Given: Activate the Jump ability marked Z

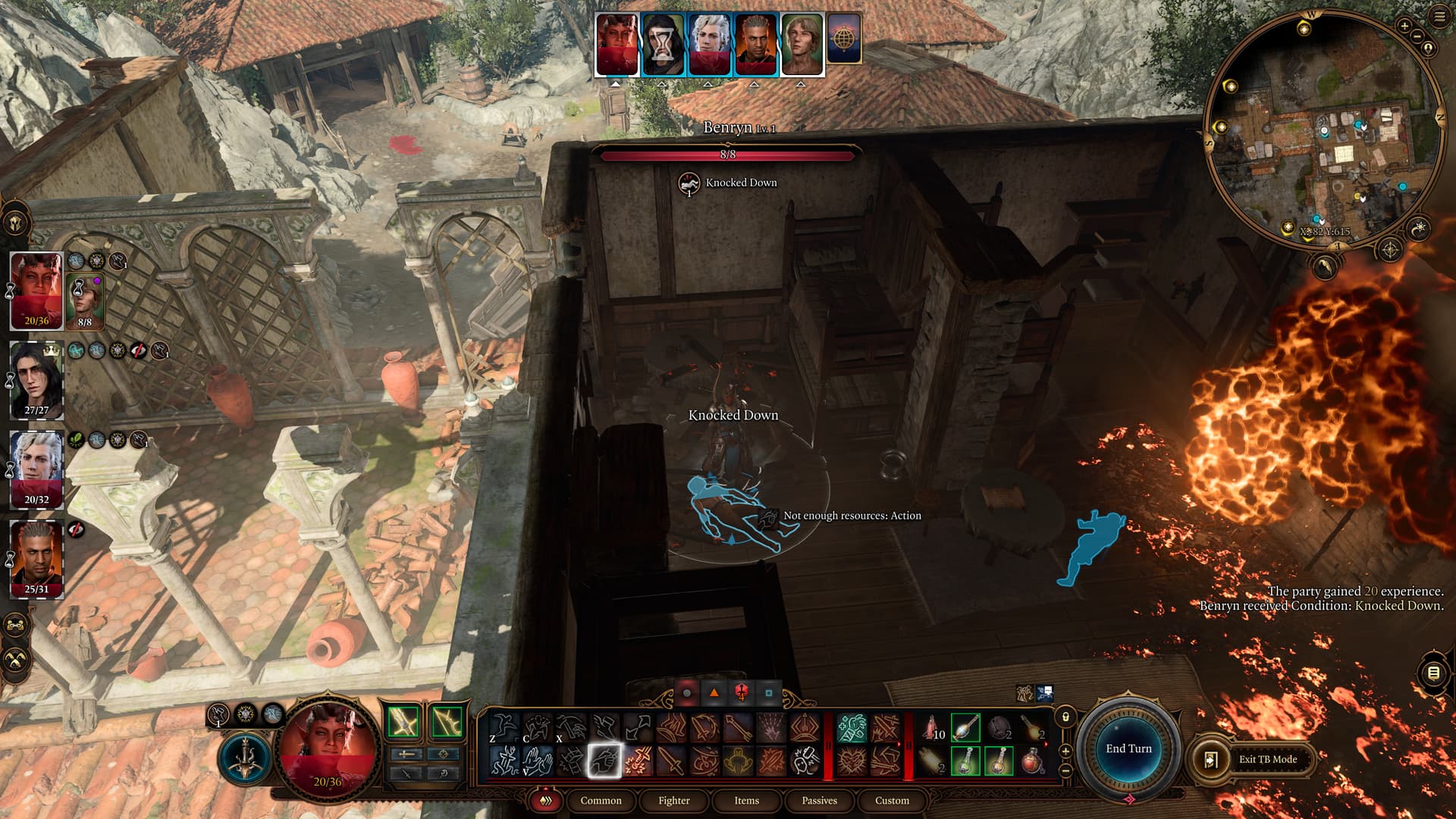Looking at the screenshot, I should [503, 728].
